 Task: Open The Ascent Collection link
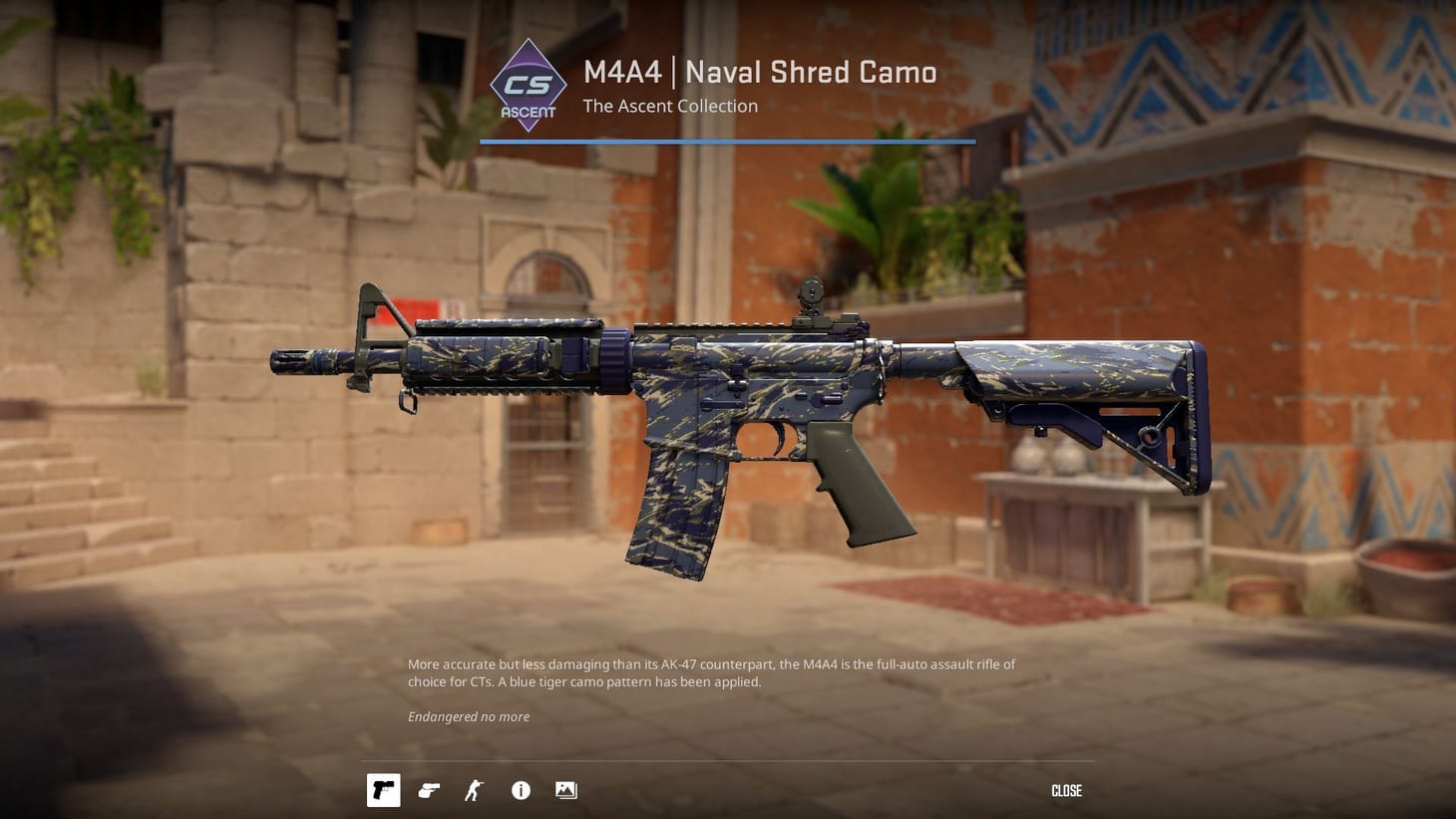pyautogui.click(x=669, y=106)
